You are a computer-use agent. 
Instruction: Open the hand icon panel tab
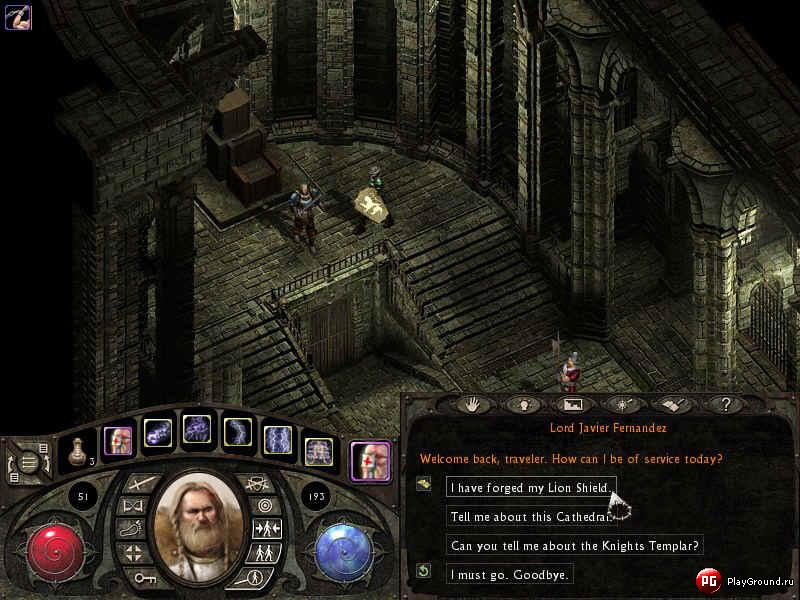(471, 404)
